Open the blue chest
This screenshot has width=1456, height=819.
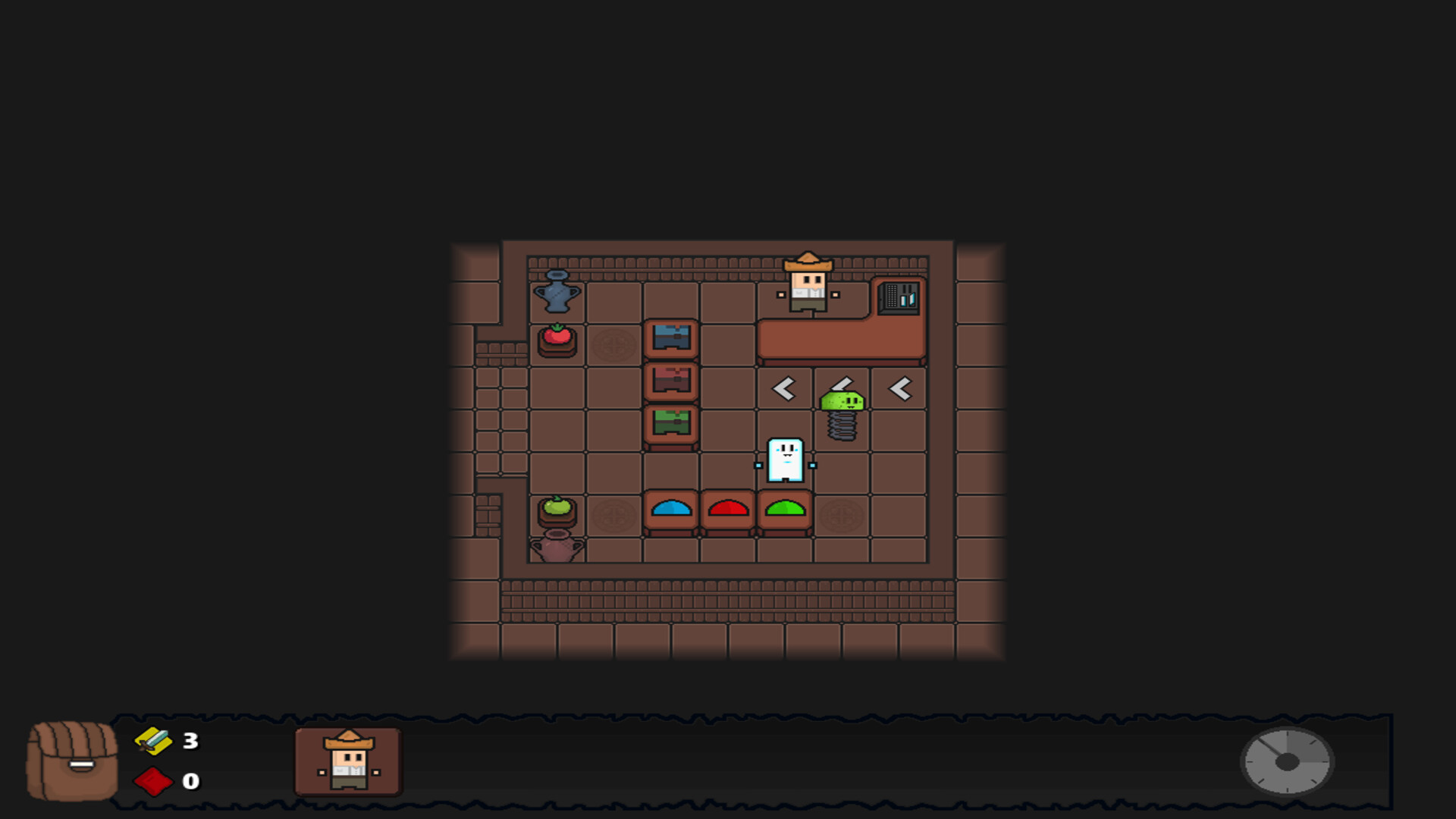click(670, 339)
